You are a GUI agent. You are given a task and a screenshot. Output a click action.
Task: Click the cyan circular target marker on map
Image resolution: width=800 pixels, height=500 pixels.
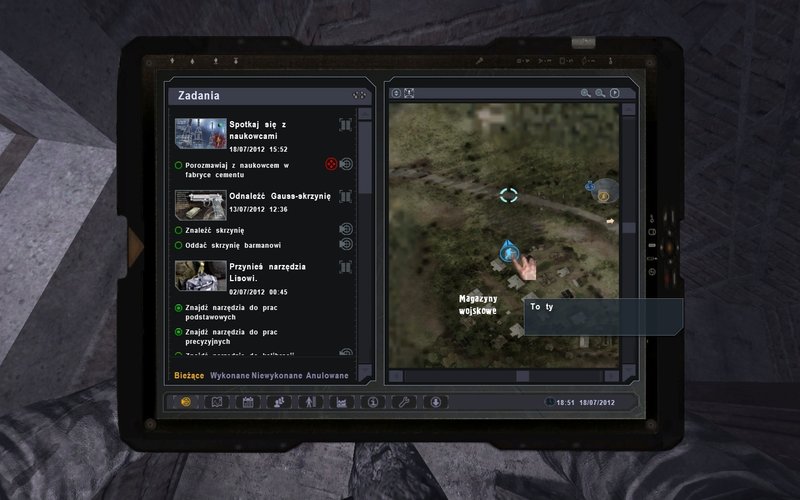509,195
